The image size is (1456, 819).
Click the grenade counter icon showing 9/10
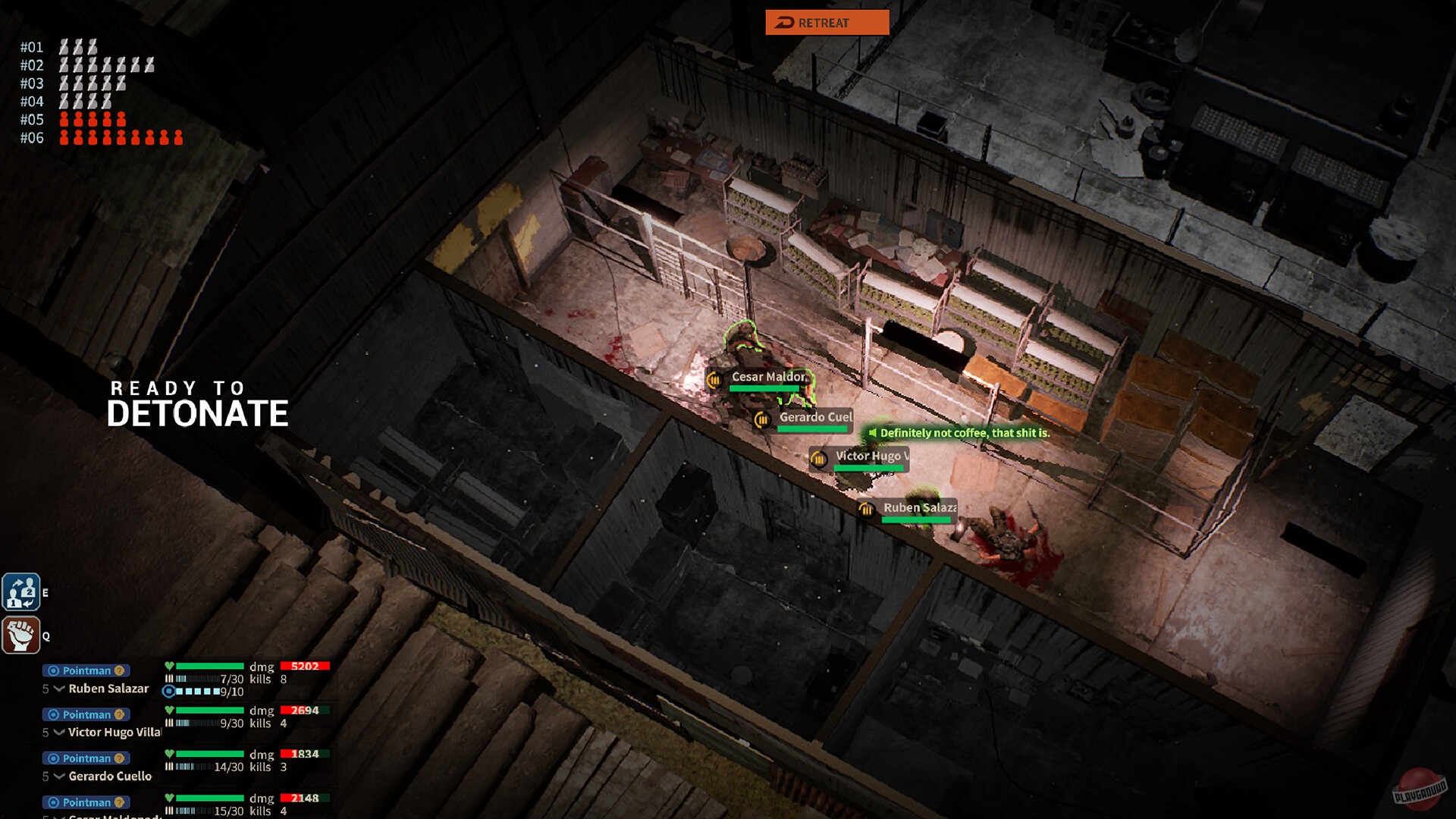168,691
